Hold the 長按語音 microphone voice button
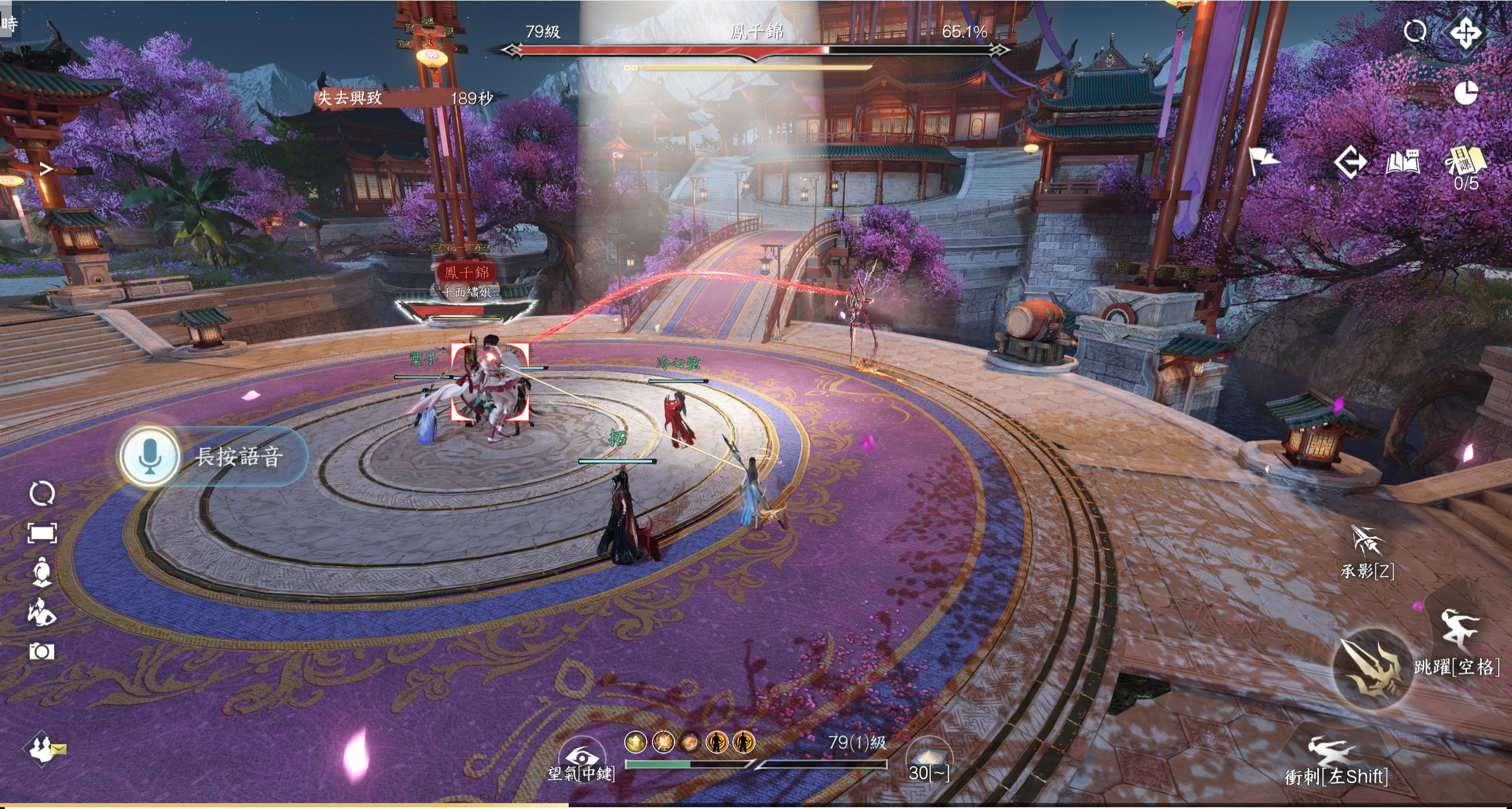The width and height of the screenshot is (1512, 809). [150, 456]
